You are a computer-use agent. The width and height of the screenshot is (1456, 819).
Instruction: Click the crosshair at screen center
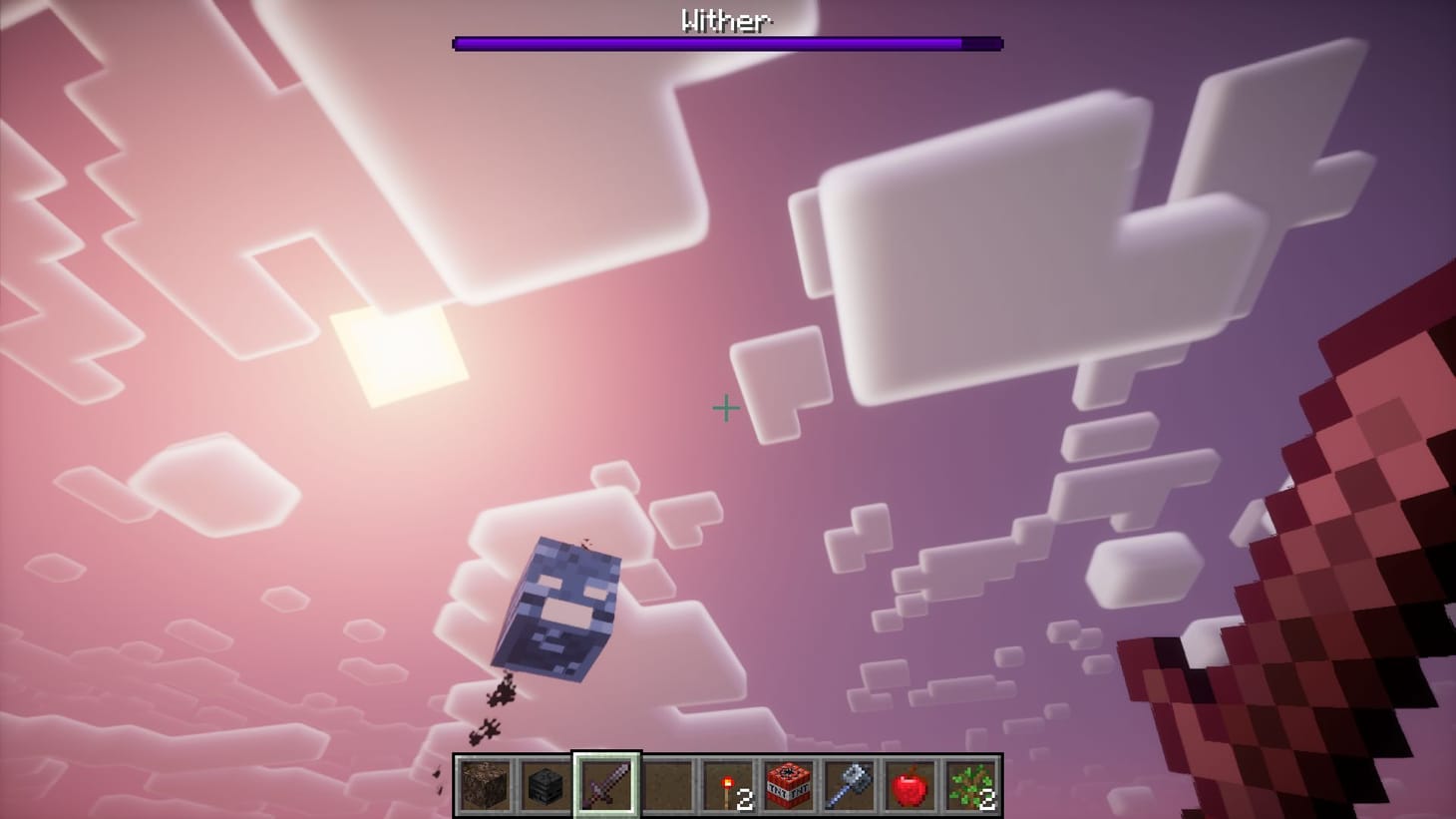[x=726, y=409]
